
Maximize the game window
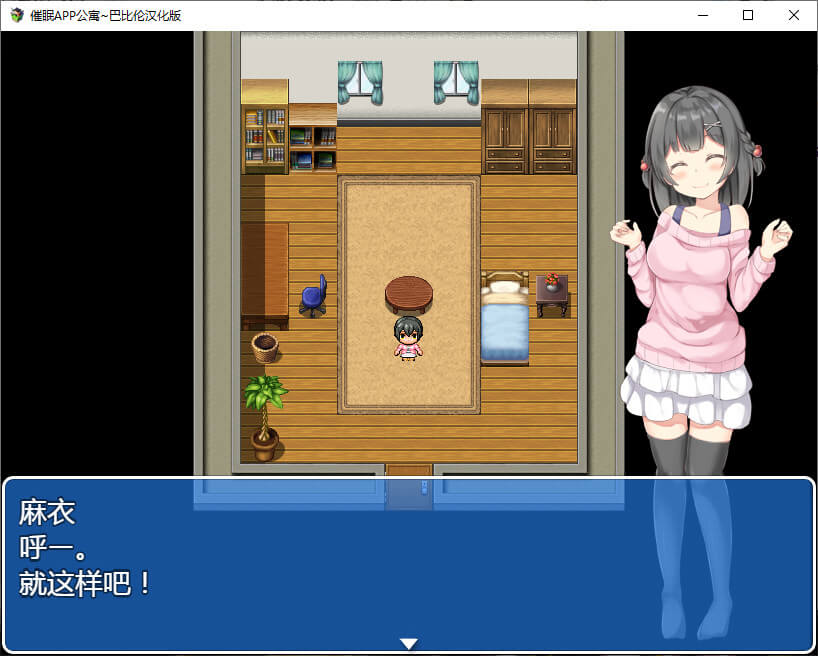click(748, 15)
